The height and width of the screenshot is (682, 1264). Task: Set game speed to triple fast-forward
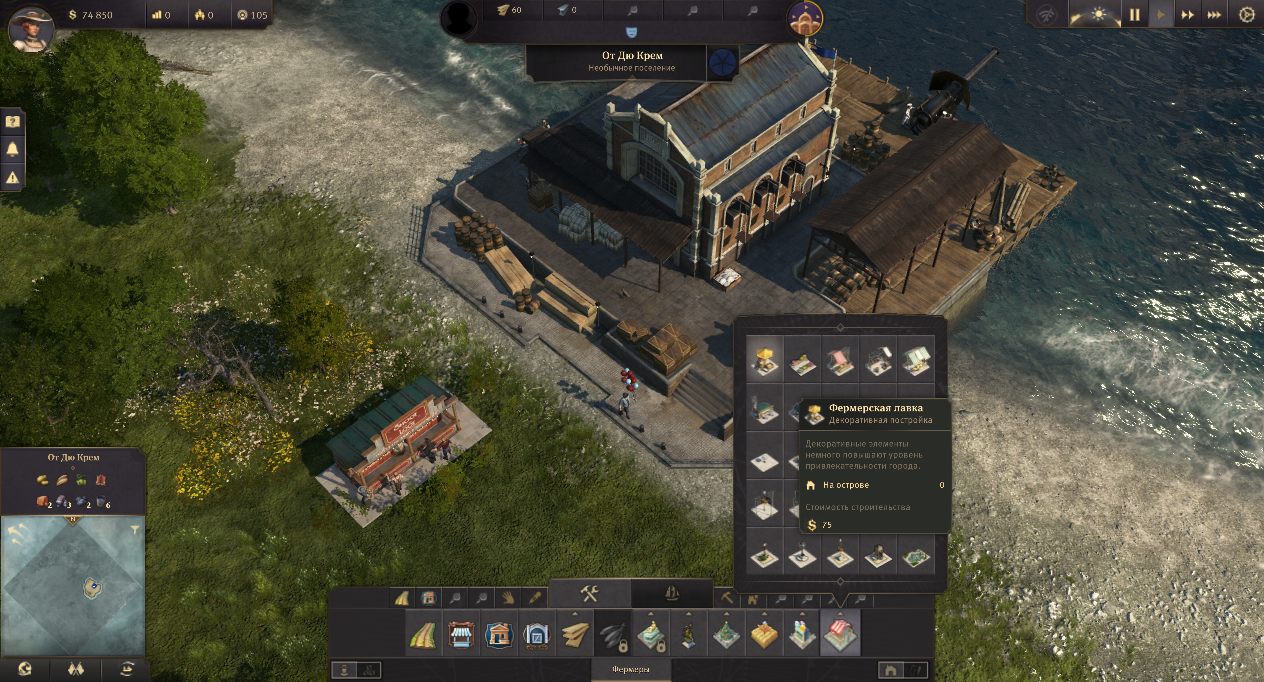1214,15
